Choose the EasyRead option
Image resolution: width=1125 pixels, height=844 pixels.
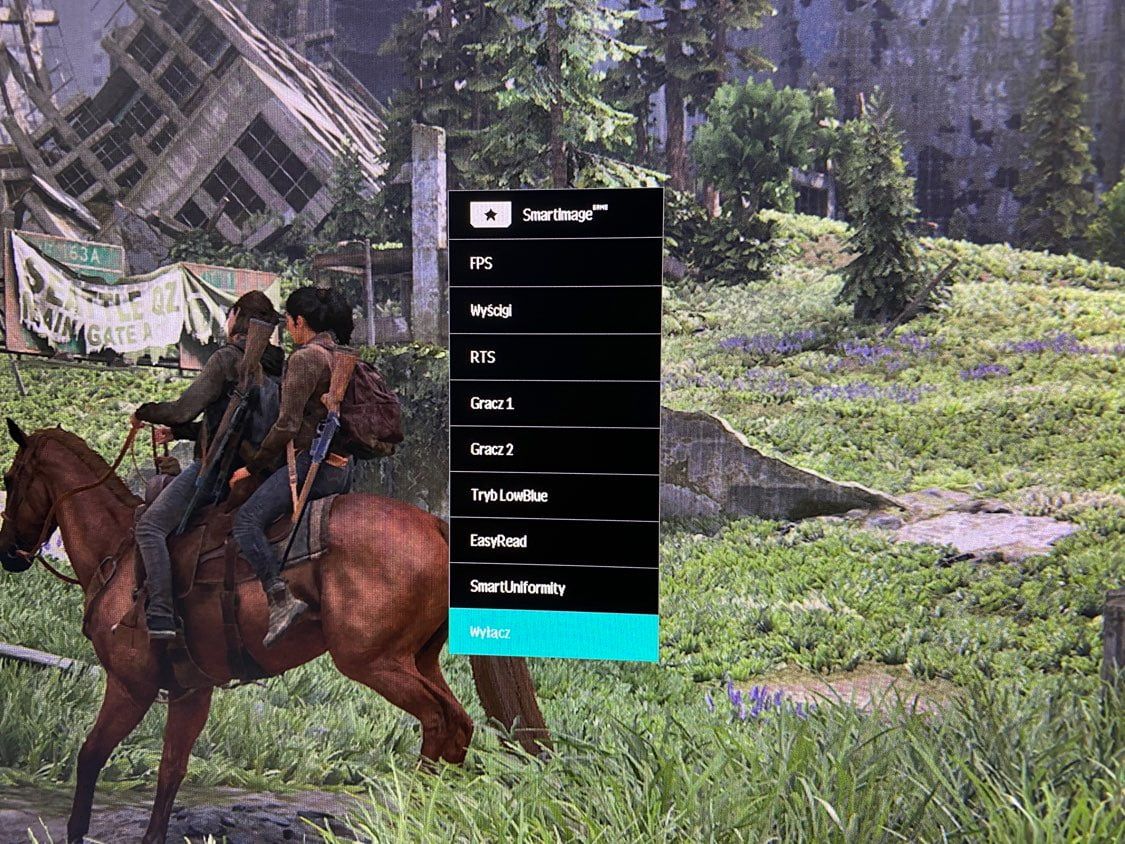click(x=555, y=542)
